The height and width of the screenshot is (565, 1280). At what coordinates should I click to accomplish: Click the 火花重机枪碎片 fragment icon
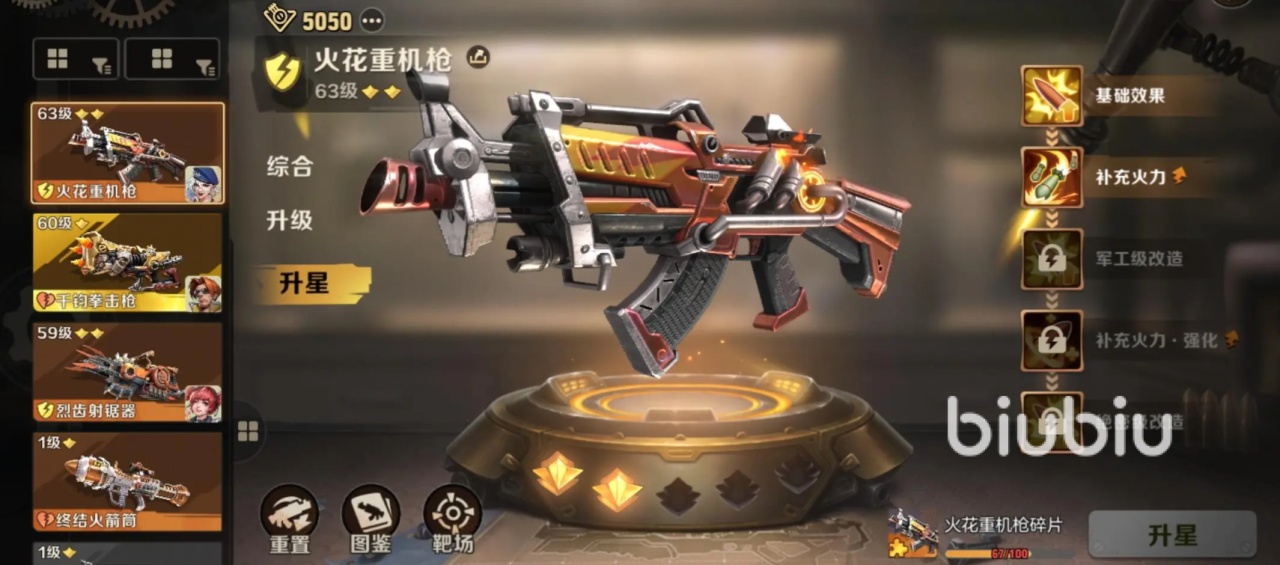coord(912,533)
